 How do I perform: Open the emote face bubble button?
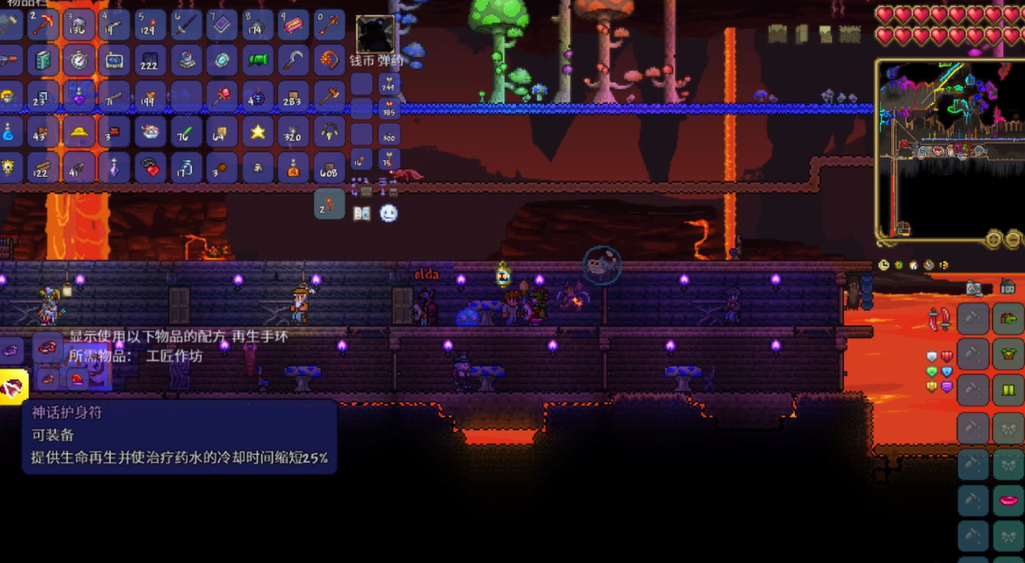pos(388,213)
